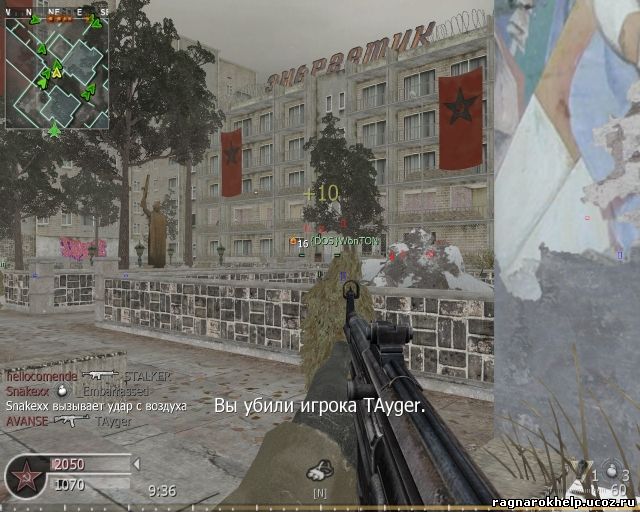Open the ragnarokhelp.ucoz.ru watermark link
This screenshot has width=640, height=512.
pyautogui.click(x=565, y=502)
